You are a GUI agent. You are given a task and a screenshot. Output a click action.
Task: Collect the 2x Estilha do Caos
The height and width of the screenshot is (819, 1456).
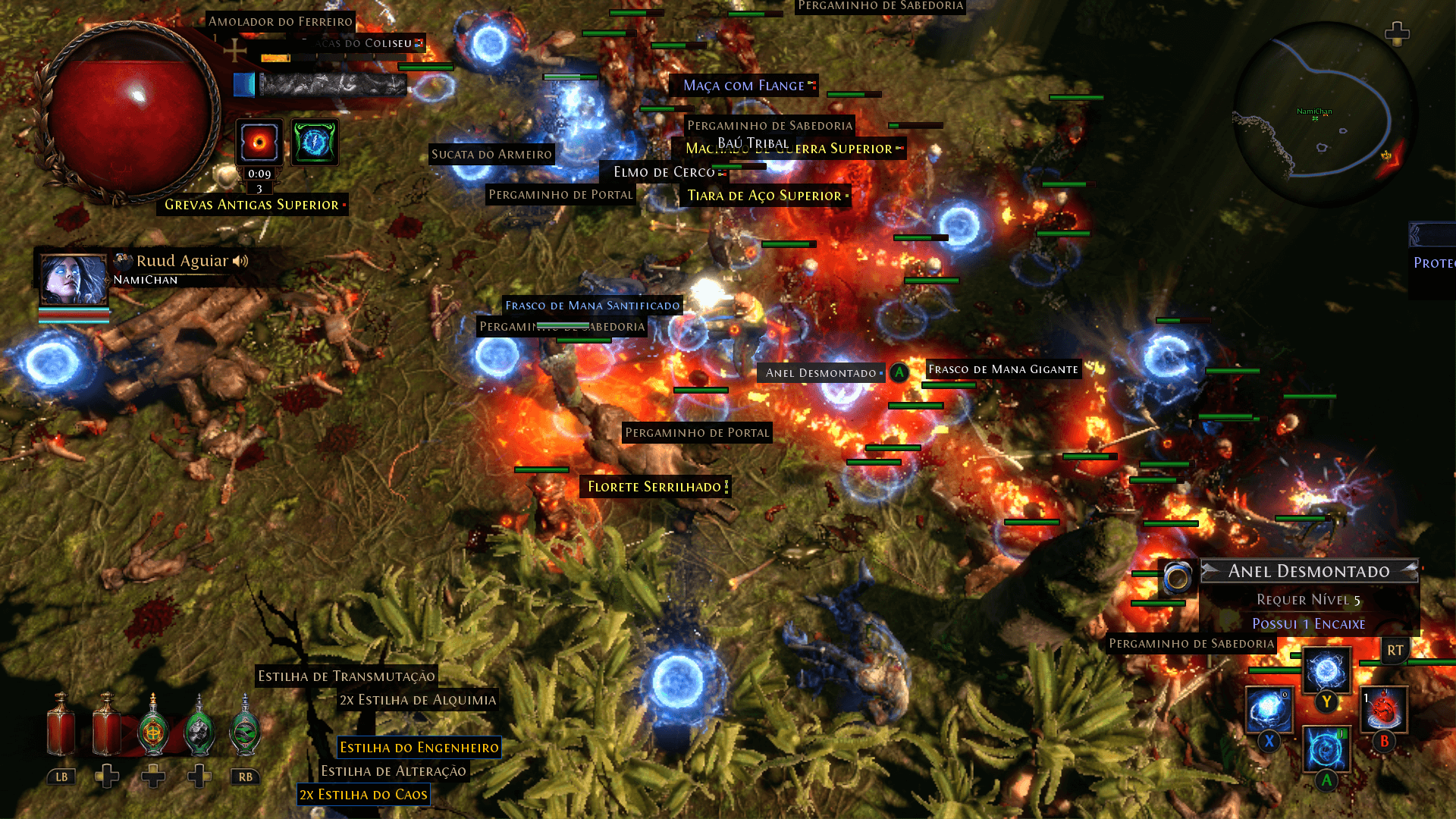click(x=362, y=794)
